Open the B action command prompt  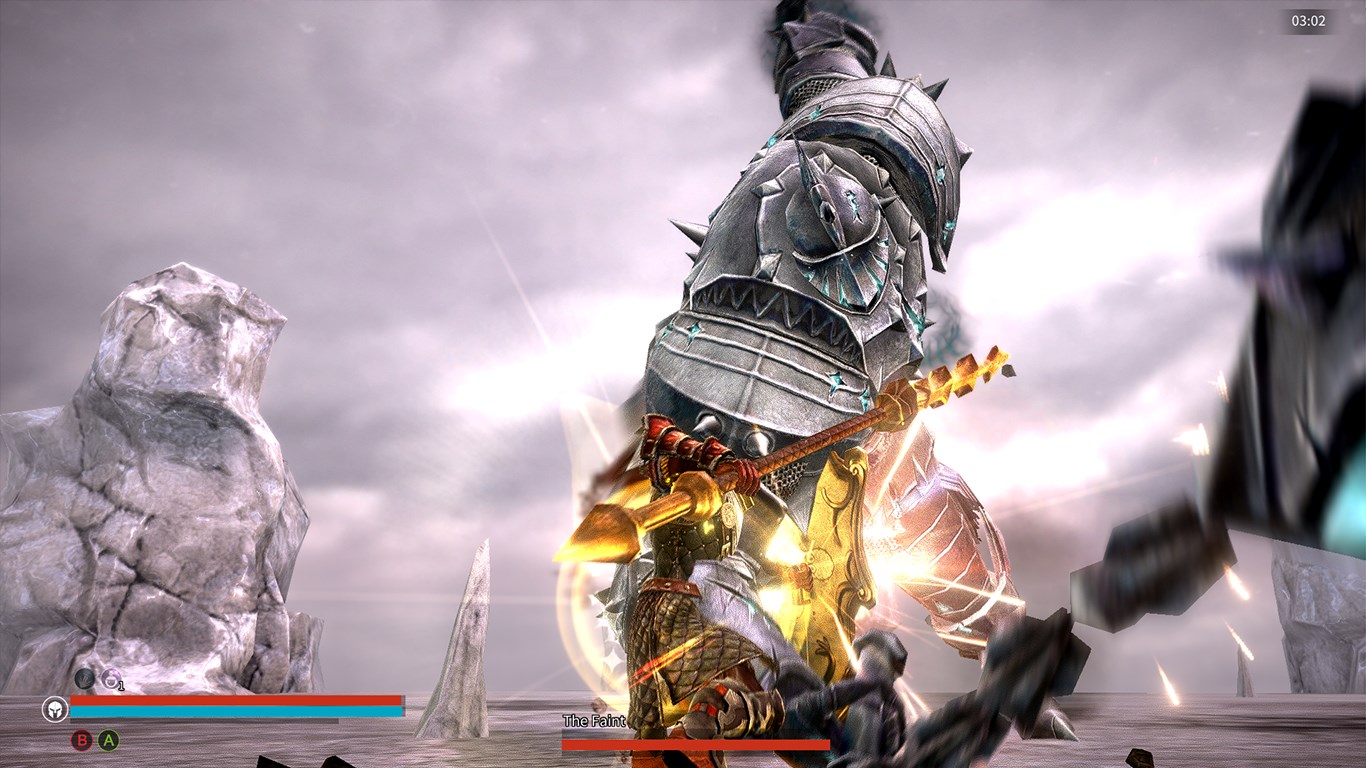81,740
